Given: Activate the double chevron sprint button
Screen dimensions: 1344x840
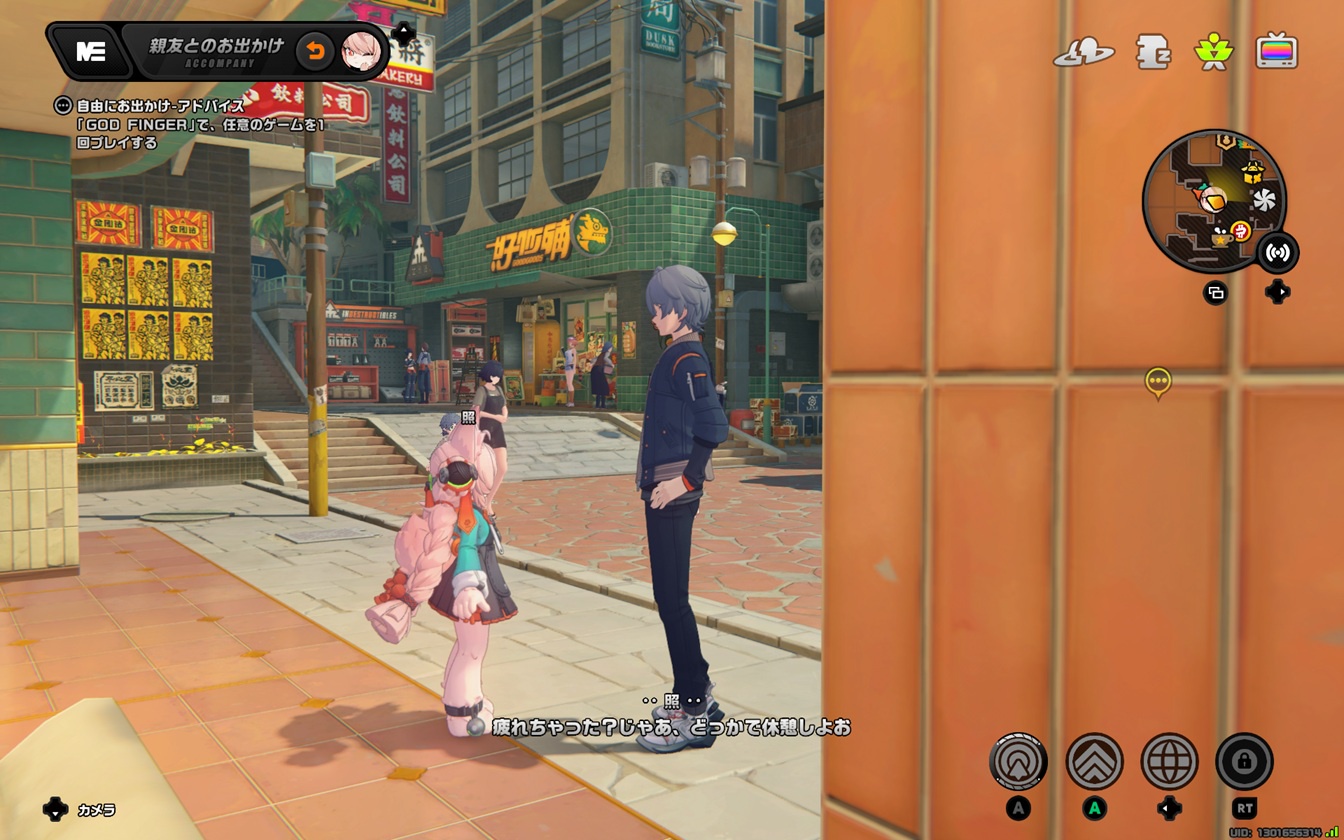Looking at the screenshot, I should pos(1094,762).
